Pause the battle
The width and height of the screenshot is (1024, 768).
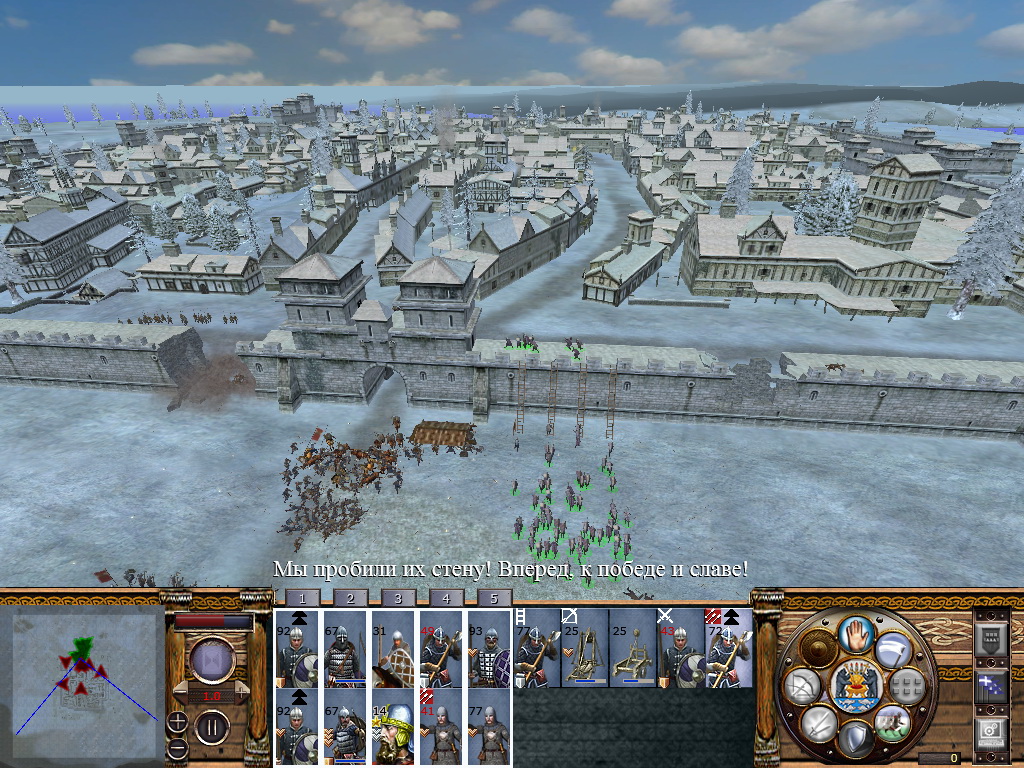pos(212,727)
